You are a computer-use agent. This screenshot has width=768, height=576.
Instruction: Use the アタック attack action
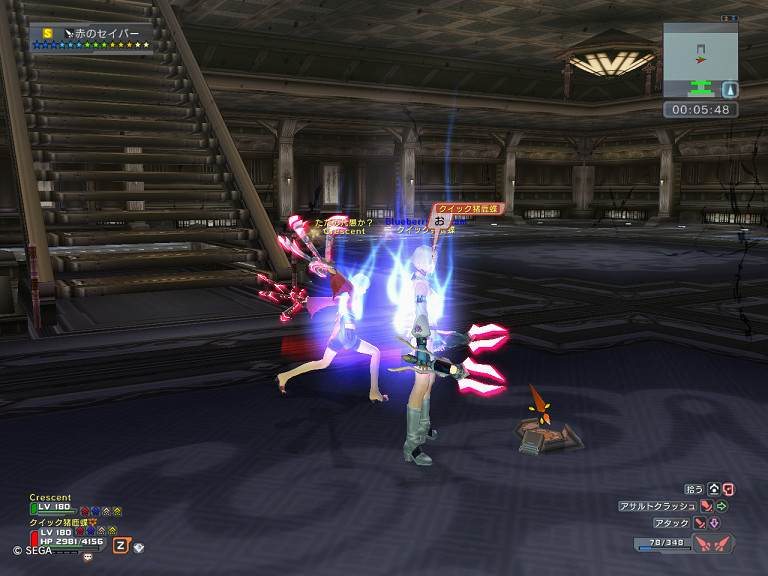[x=671, y=523]
